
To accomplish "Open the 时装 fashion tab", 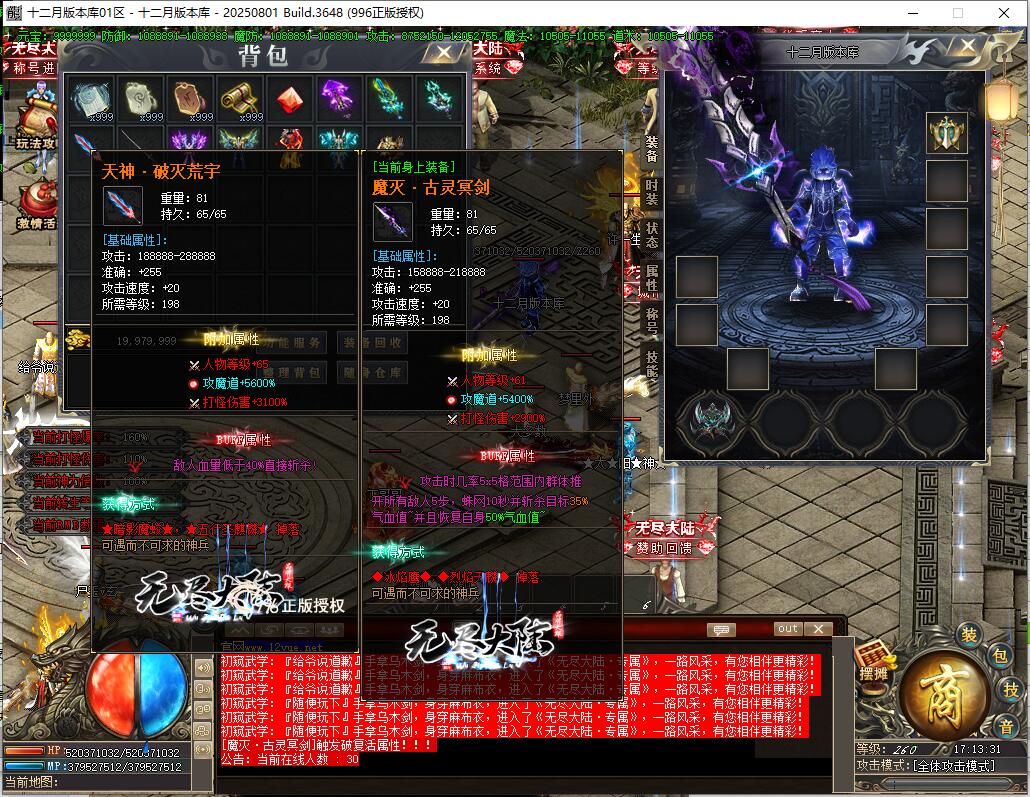I will [x=652, y=192].
